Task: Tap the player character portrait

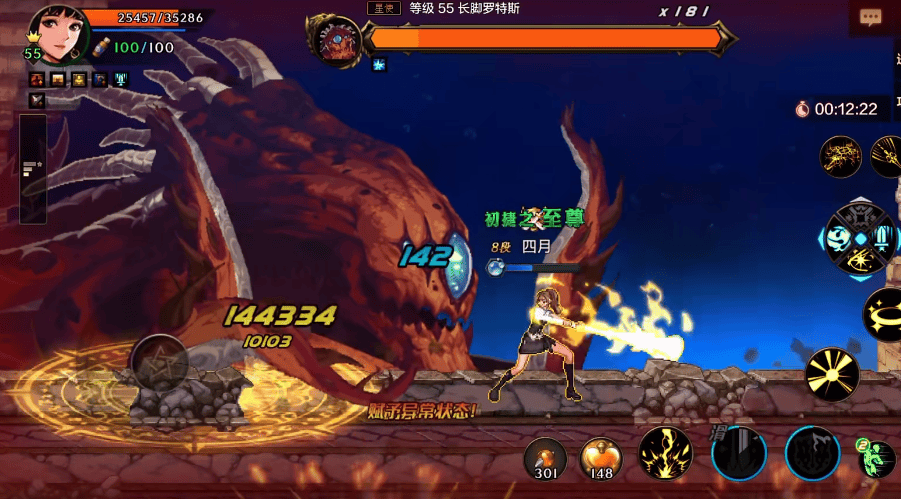Action: tap(56, 34)
